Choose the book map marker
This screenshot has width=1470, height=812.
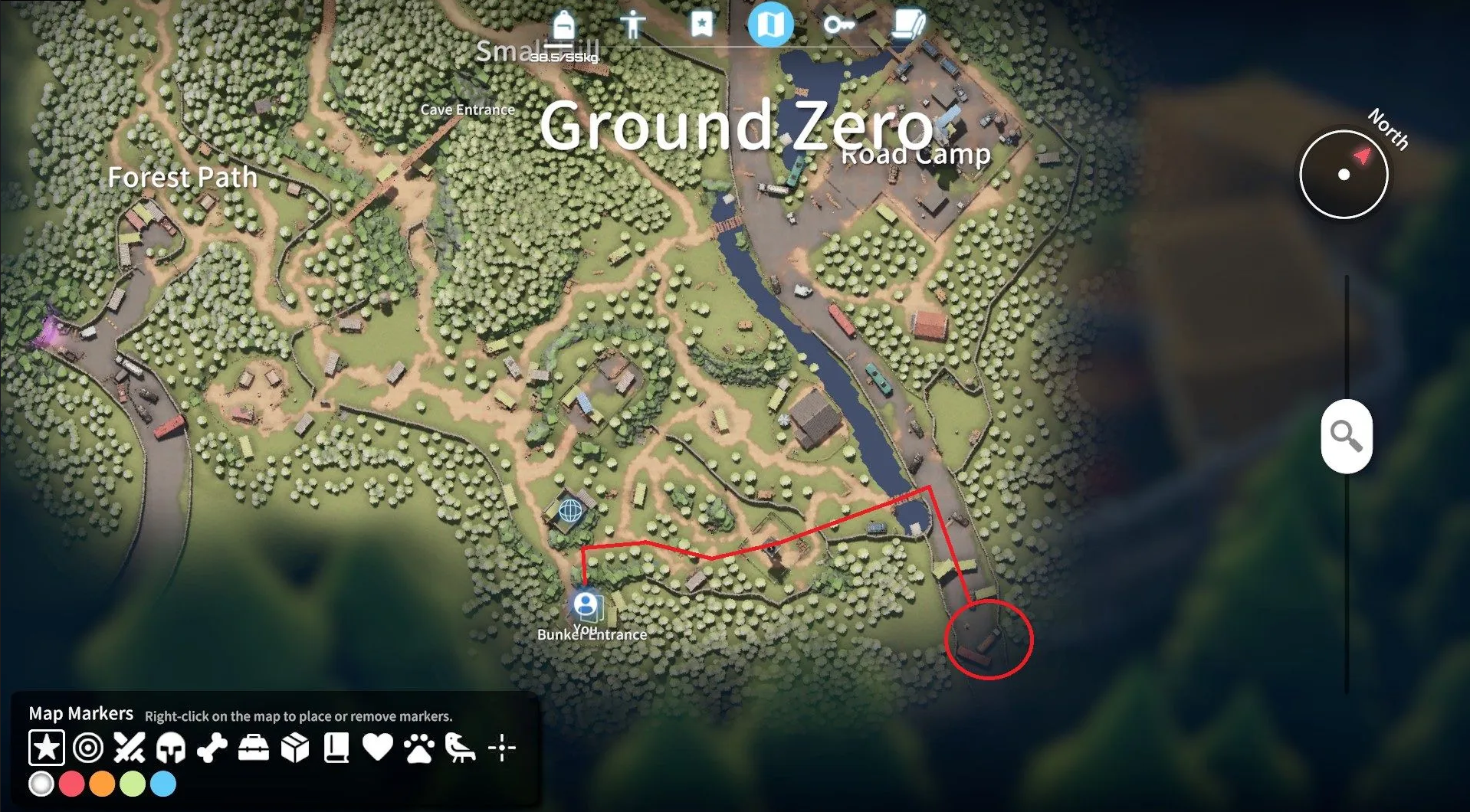pyautogui.click(x=336, y=748)
